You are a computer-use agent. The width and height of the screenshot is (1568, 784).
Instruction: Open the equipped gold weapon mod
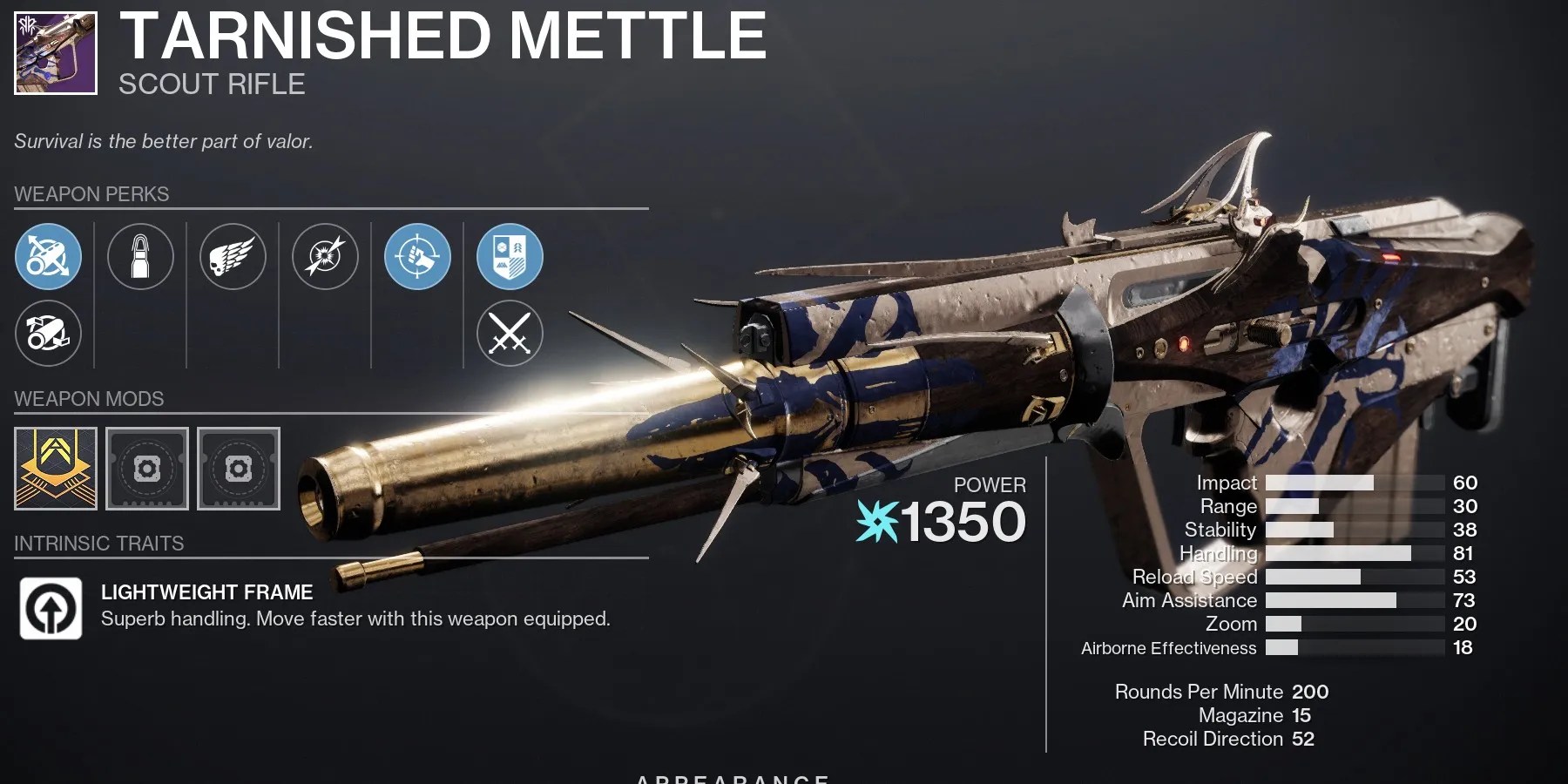(55, 469)
